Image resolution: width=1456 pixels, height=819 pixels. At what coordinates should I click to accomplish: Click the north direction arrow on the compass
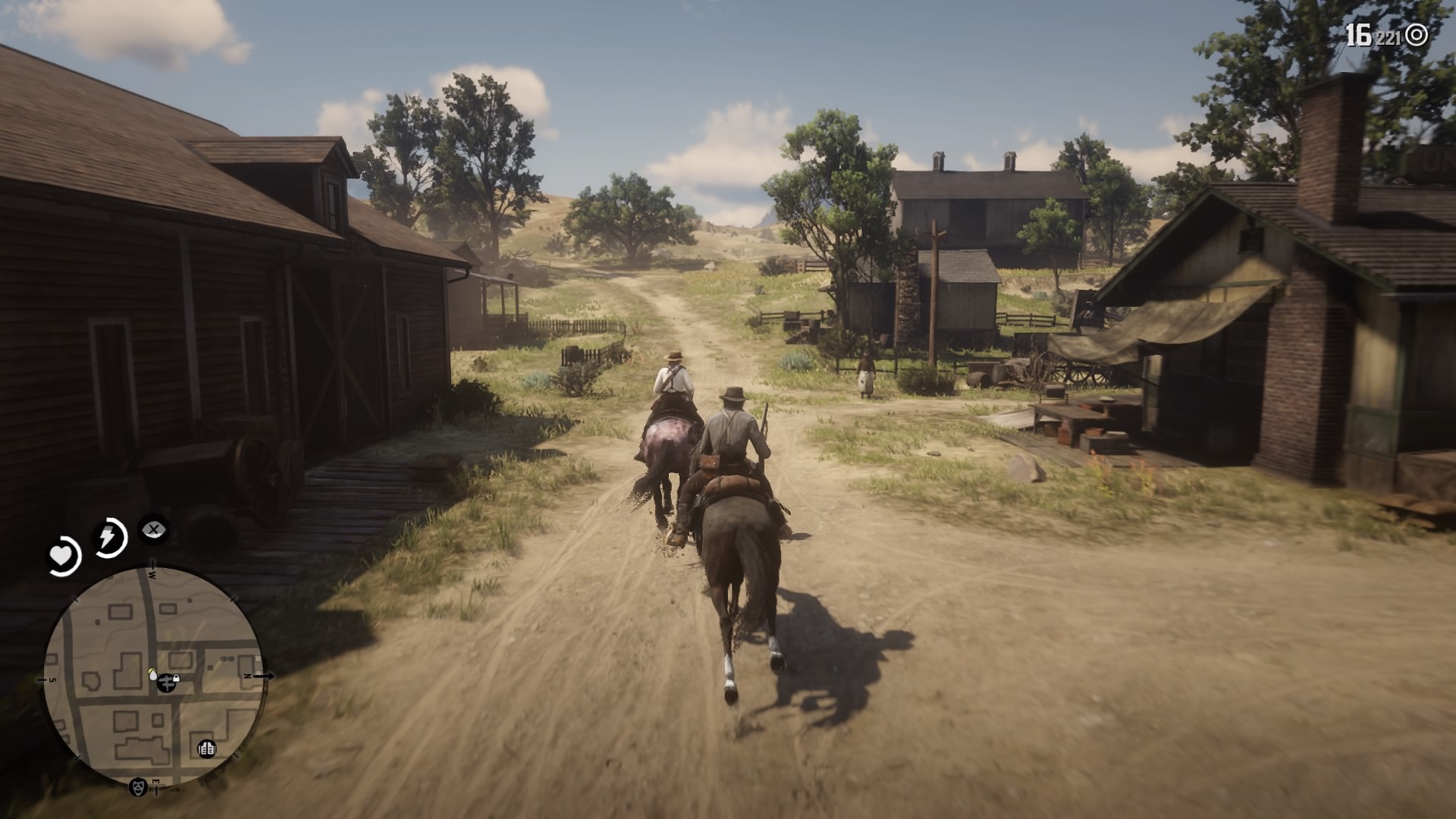(x=265, y=676)
